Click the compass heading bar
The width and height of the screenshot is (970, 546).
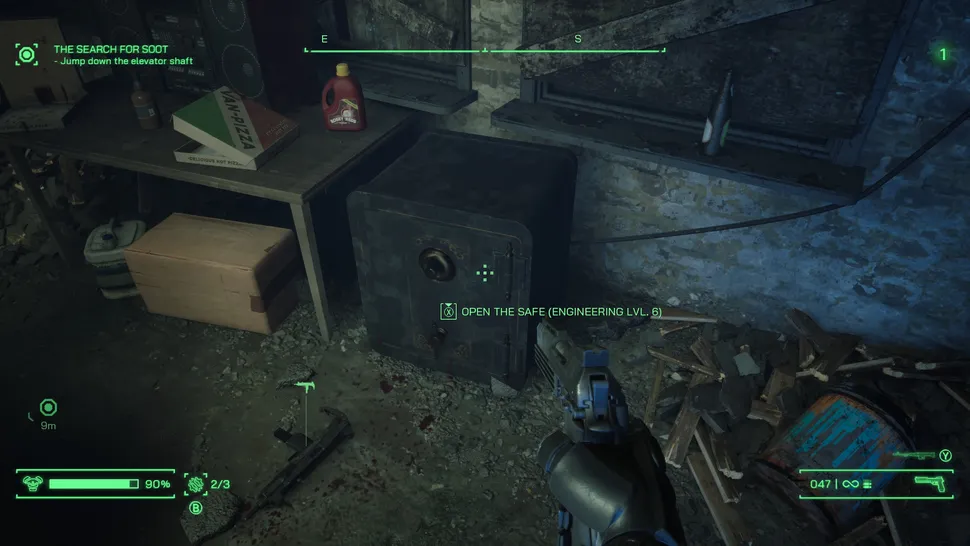485,48
